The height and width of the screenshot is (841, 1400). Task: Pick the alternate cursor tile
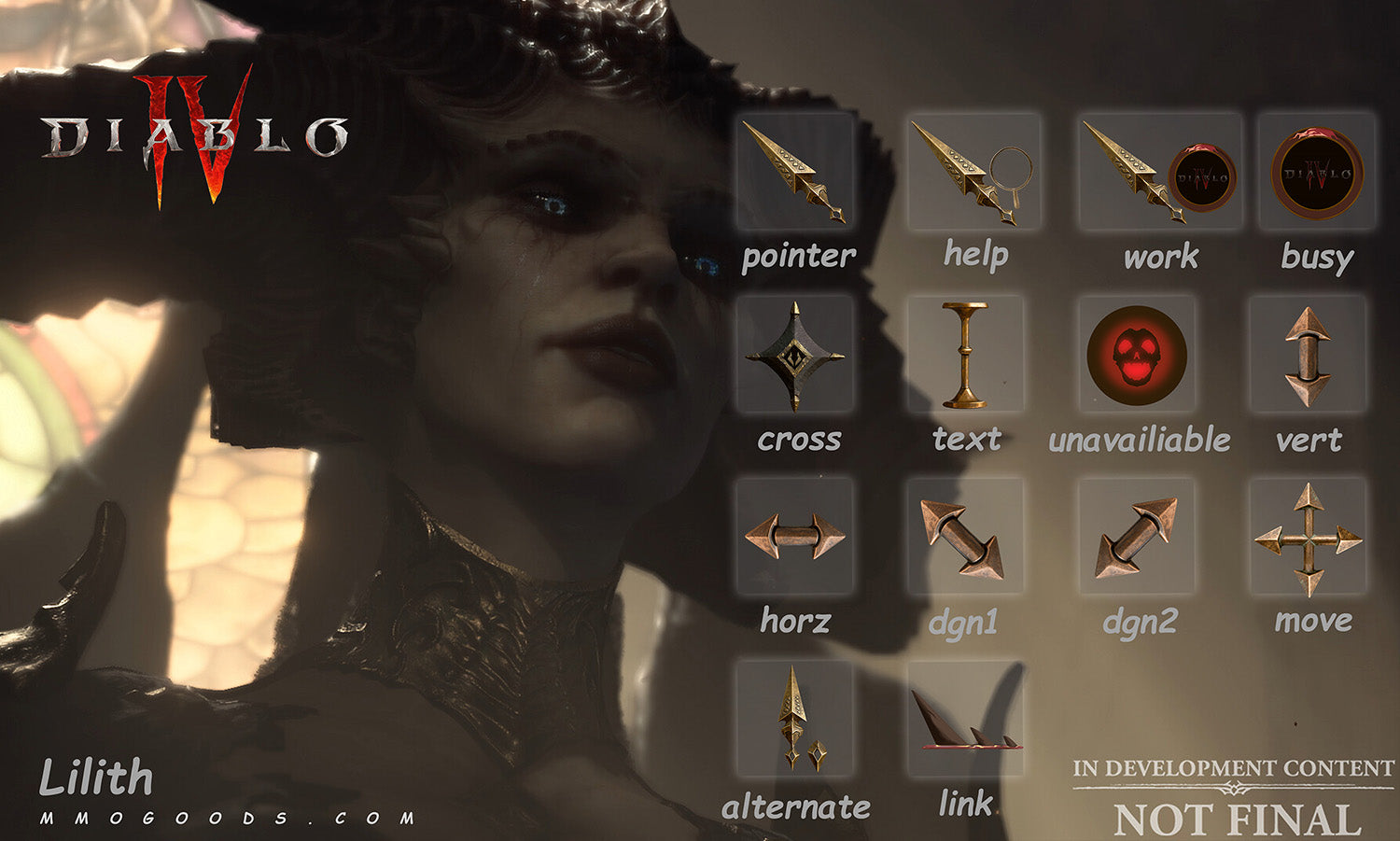pos(795,719)
